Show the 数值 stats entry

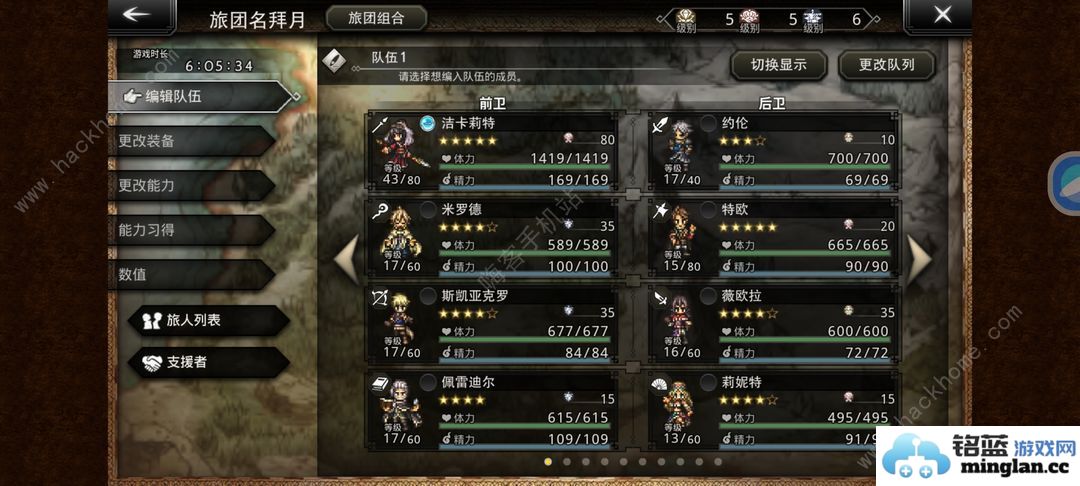coord(190,274)
